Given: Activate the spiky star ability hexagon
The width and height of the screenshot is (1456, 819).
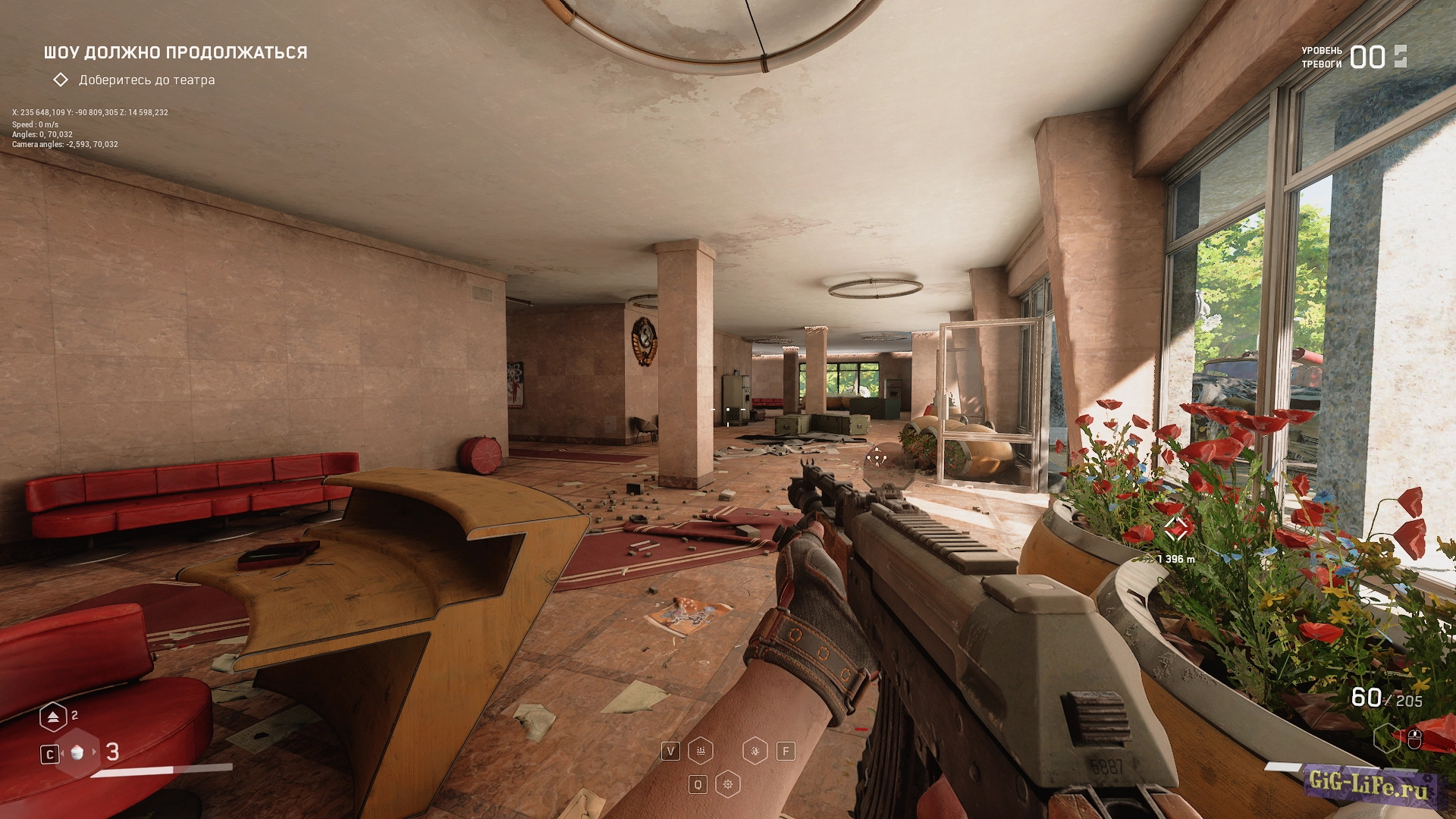Looking at the screenshot, I should pyautogui.click(x=728, y=784).
